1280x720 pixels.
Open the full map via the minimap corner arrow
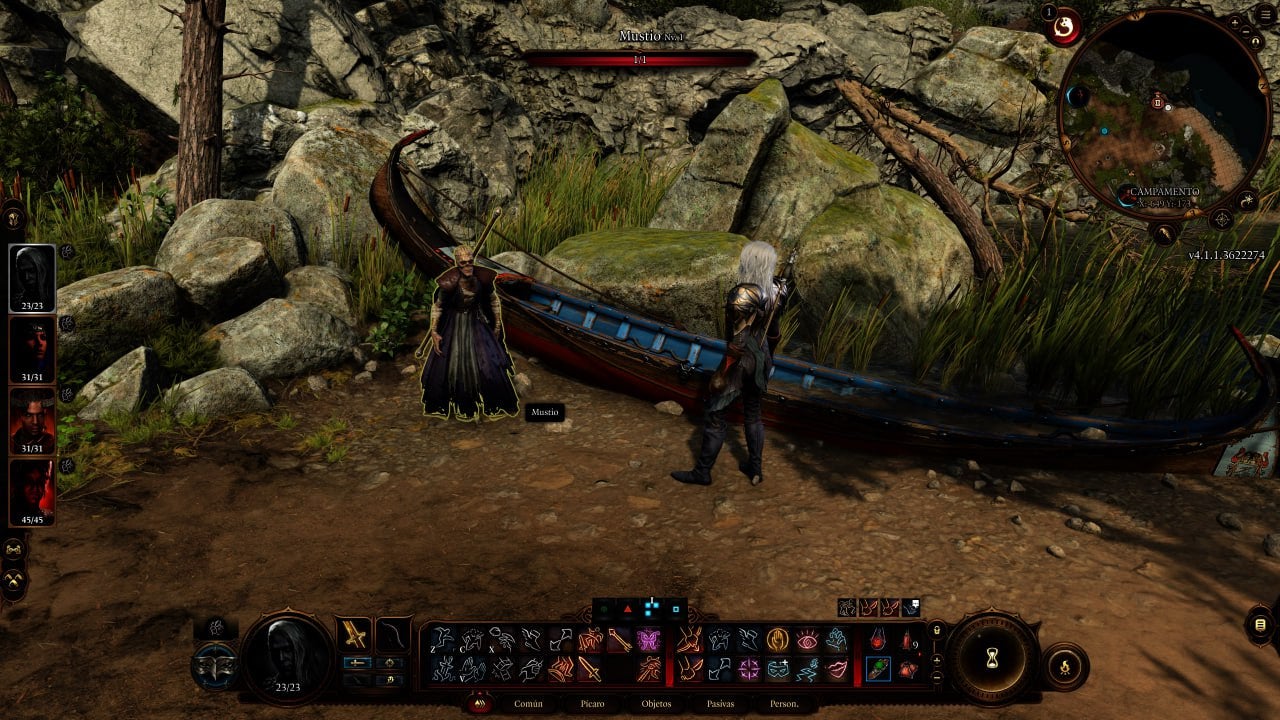[x=1222, y=219]
